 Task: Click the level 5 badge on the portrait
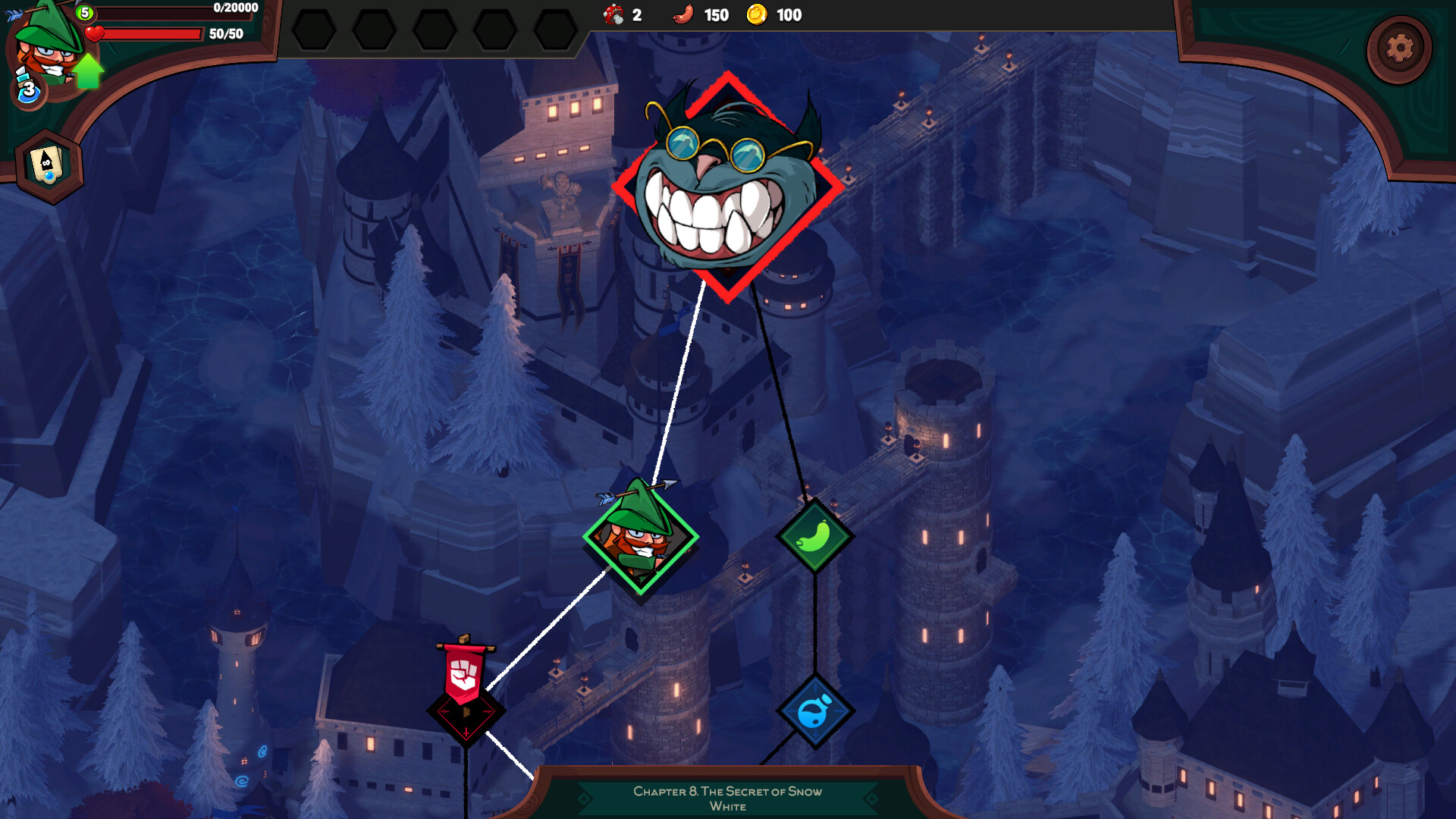86,13
